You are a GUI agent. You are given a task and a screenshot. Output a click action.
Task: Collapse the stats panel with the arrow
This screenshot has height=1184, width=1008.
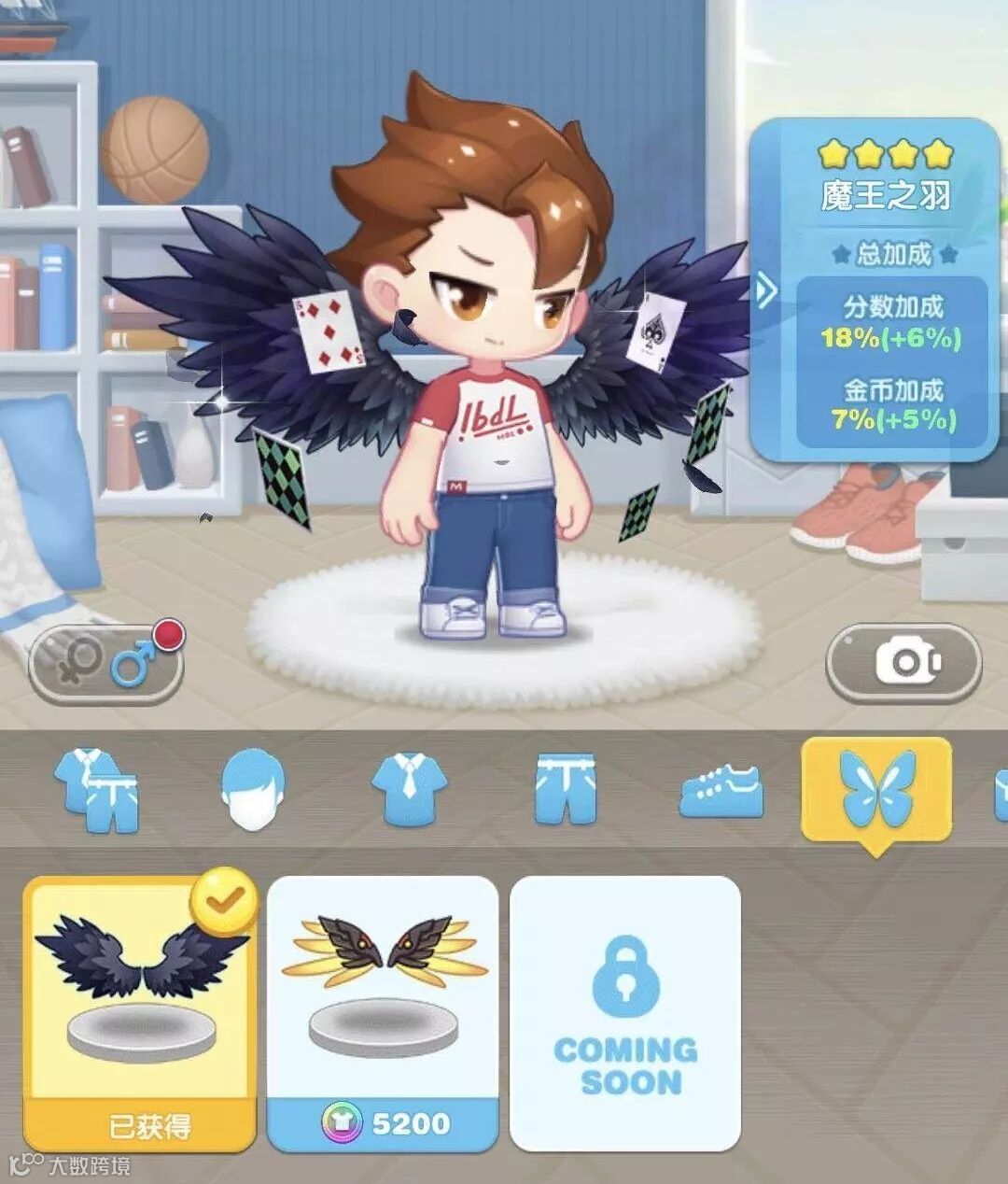tap(766, 292)
